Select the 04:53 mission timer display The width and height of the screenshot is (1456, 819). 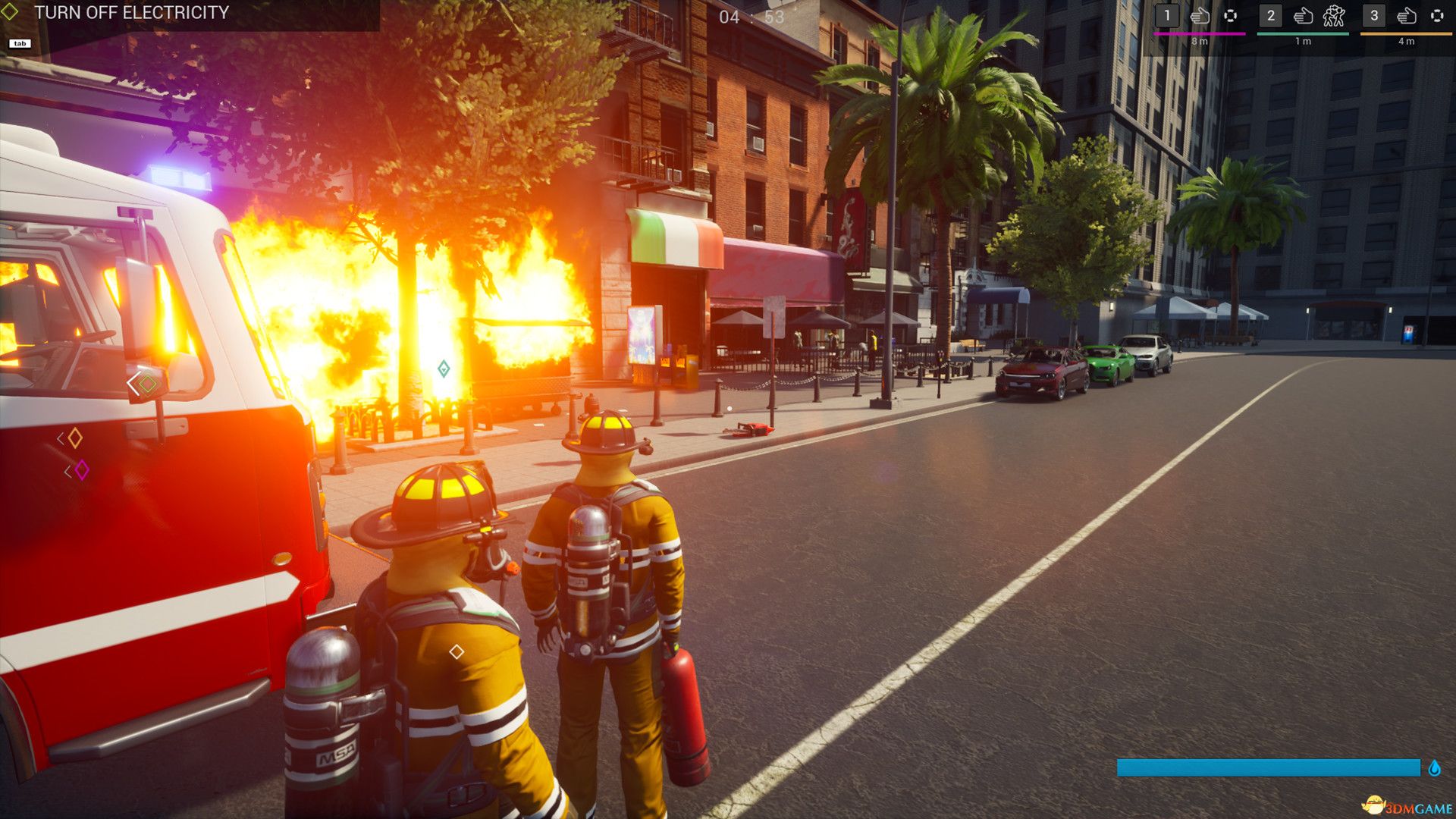(749, 16)
